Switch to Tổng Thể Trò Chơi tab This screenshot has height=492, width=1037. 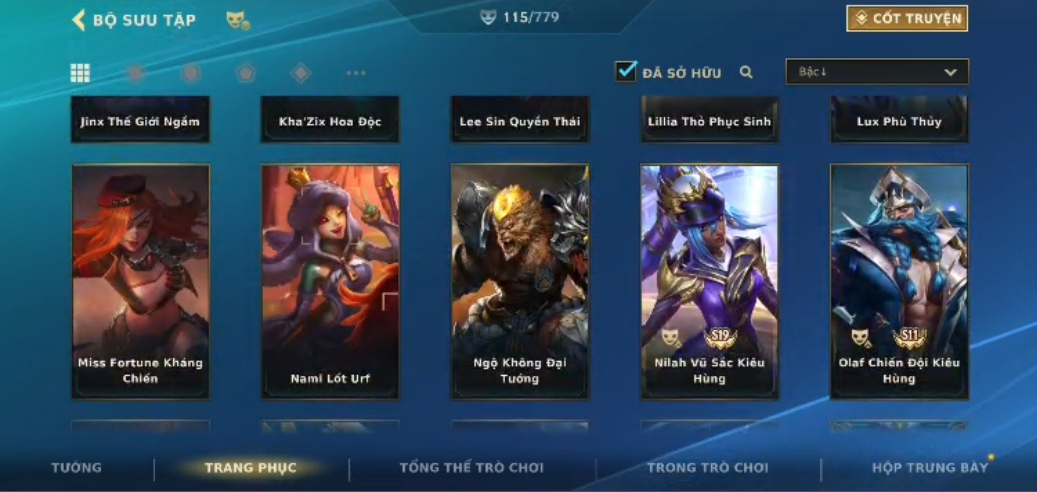(471, 468)
